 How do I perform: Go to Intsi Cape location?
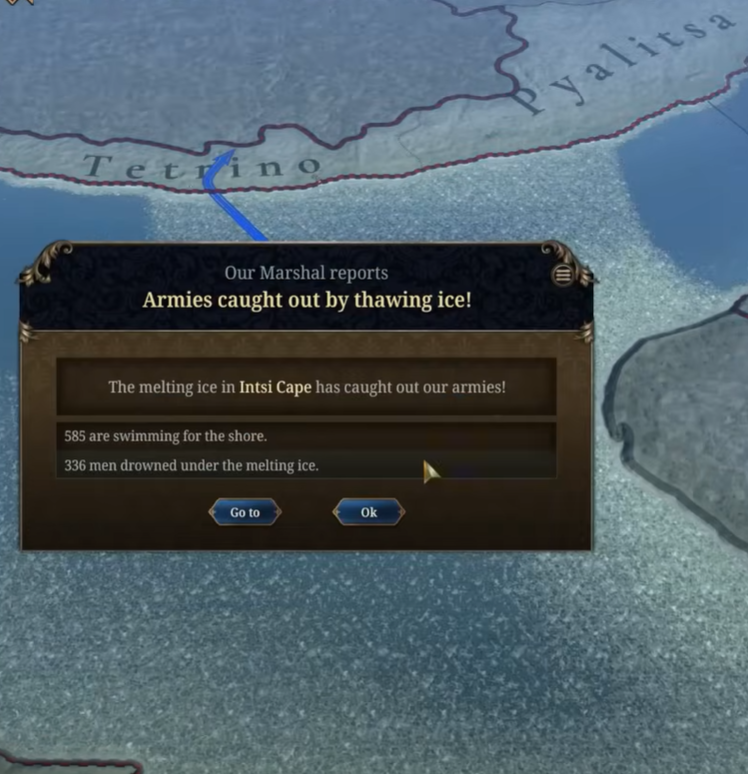(245, 512)
